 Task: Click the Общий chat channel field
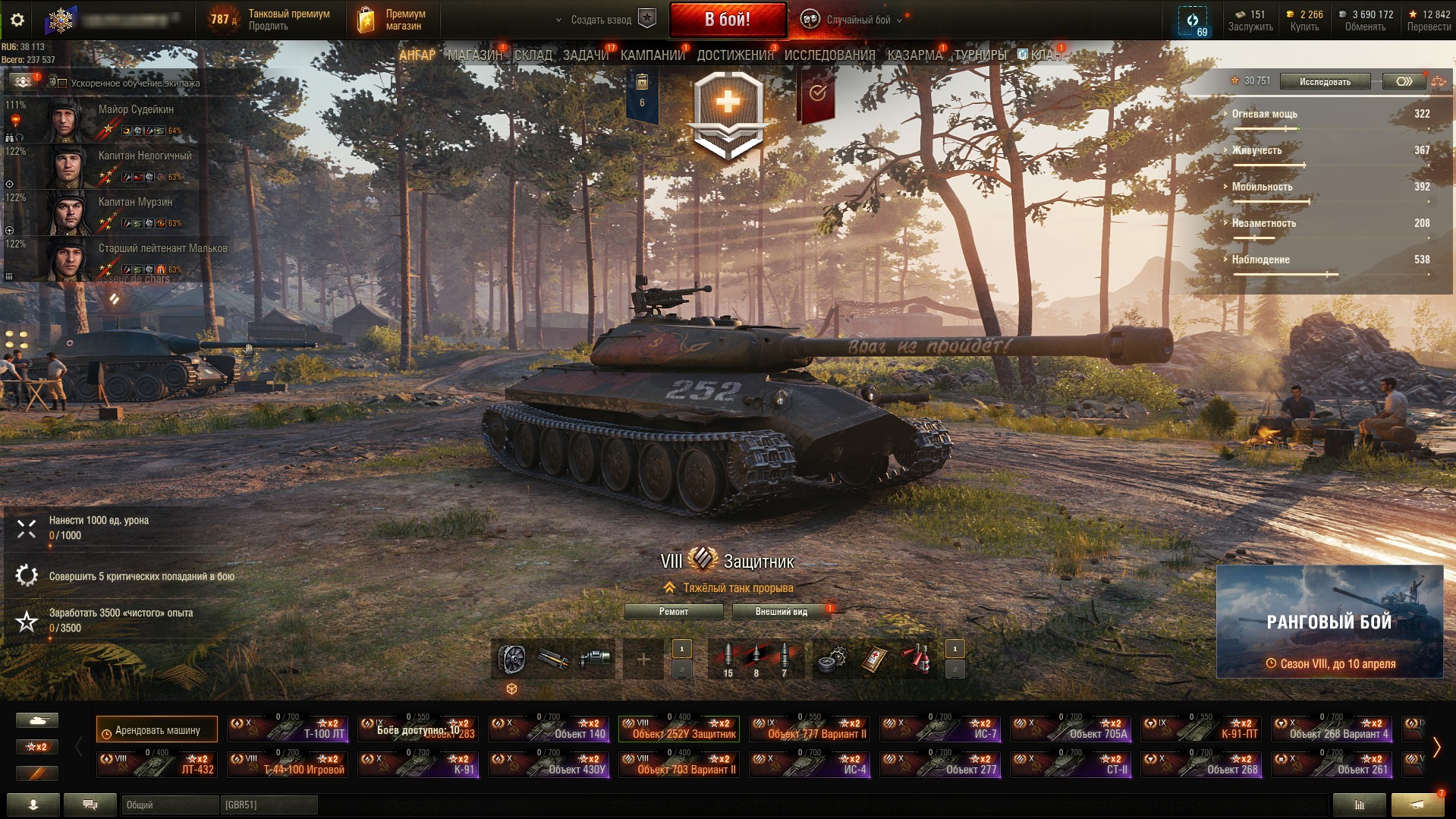[169, 805]
